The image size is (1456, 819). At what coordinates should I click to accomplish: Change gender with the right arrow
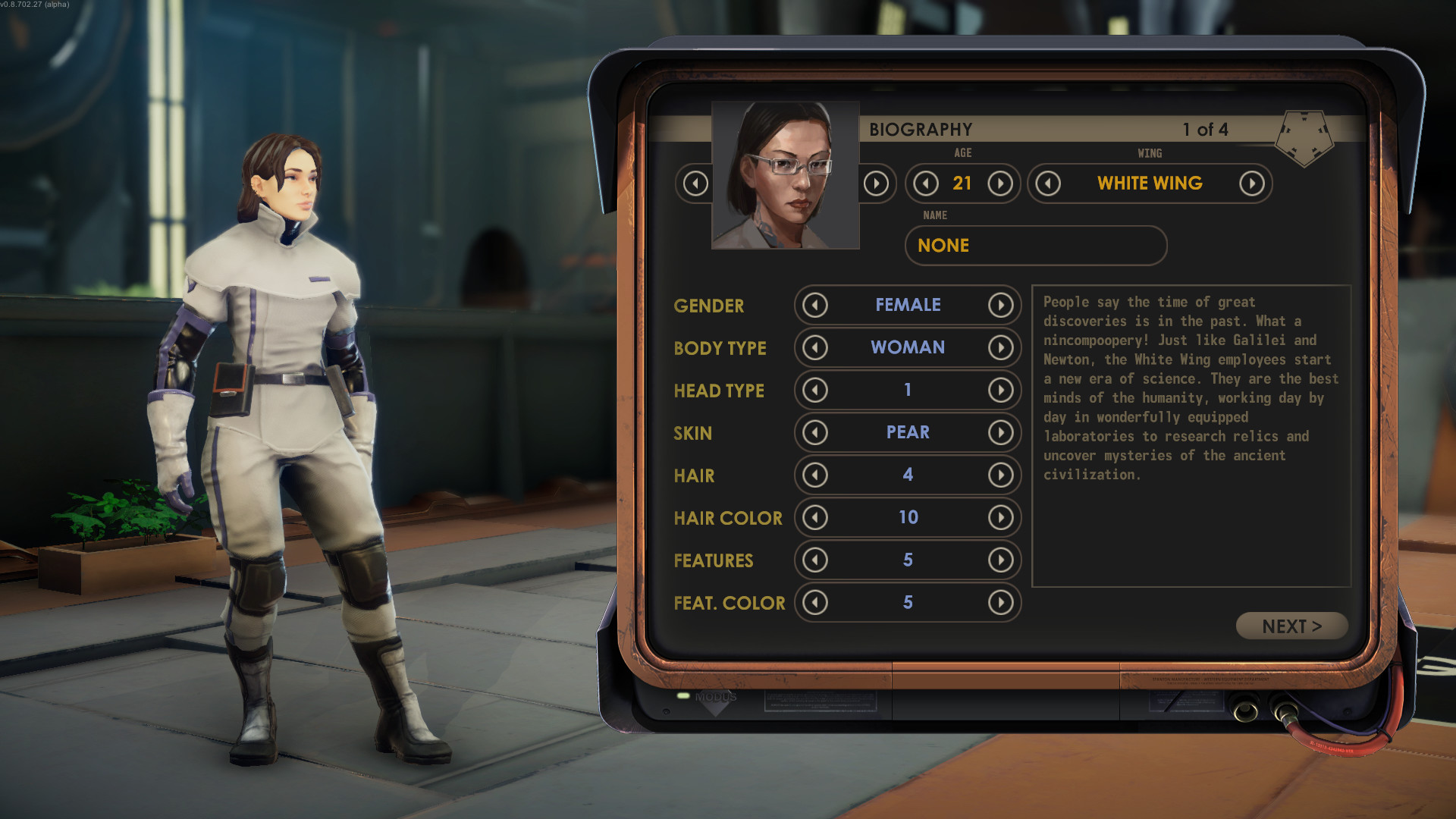[x=1000, y=306]
